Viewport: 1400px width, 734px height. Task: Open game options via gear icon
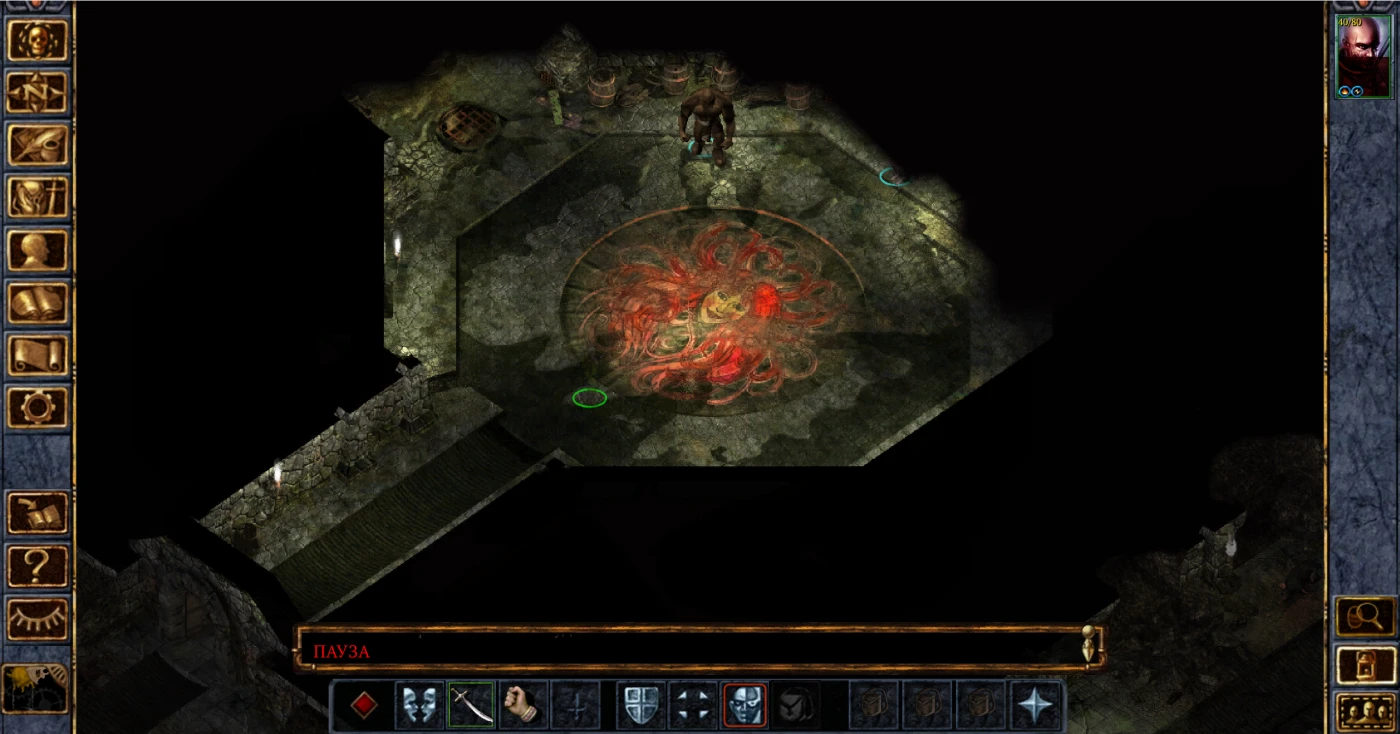coord(38,407)
